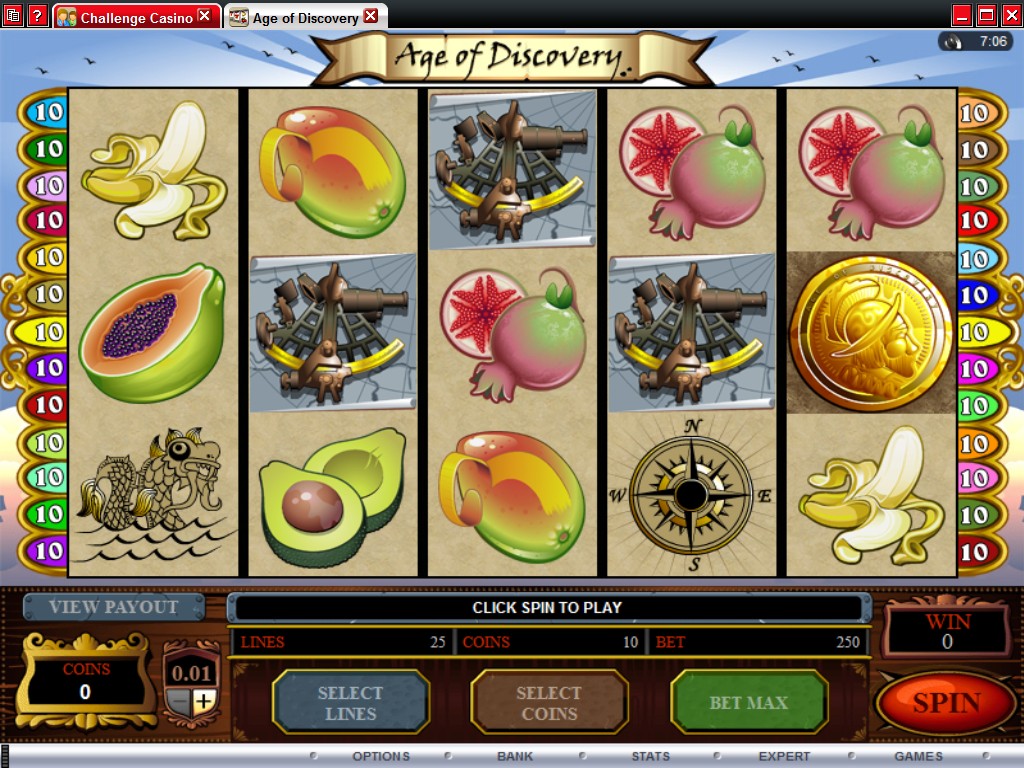Switch to Expert mode
1024x768 pixels.
click(784, 756)
